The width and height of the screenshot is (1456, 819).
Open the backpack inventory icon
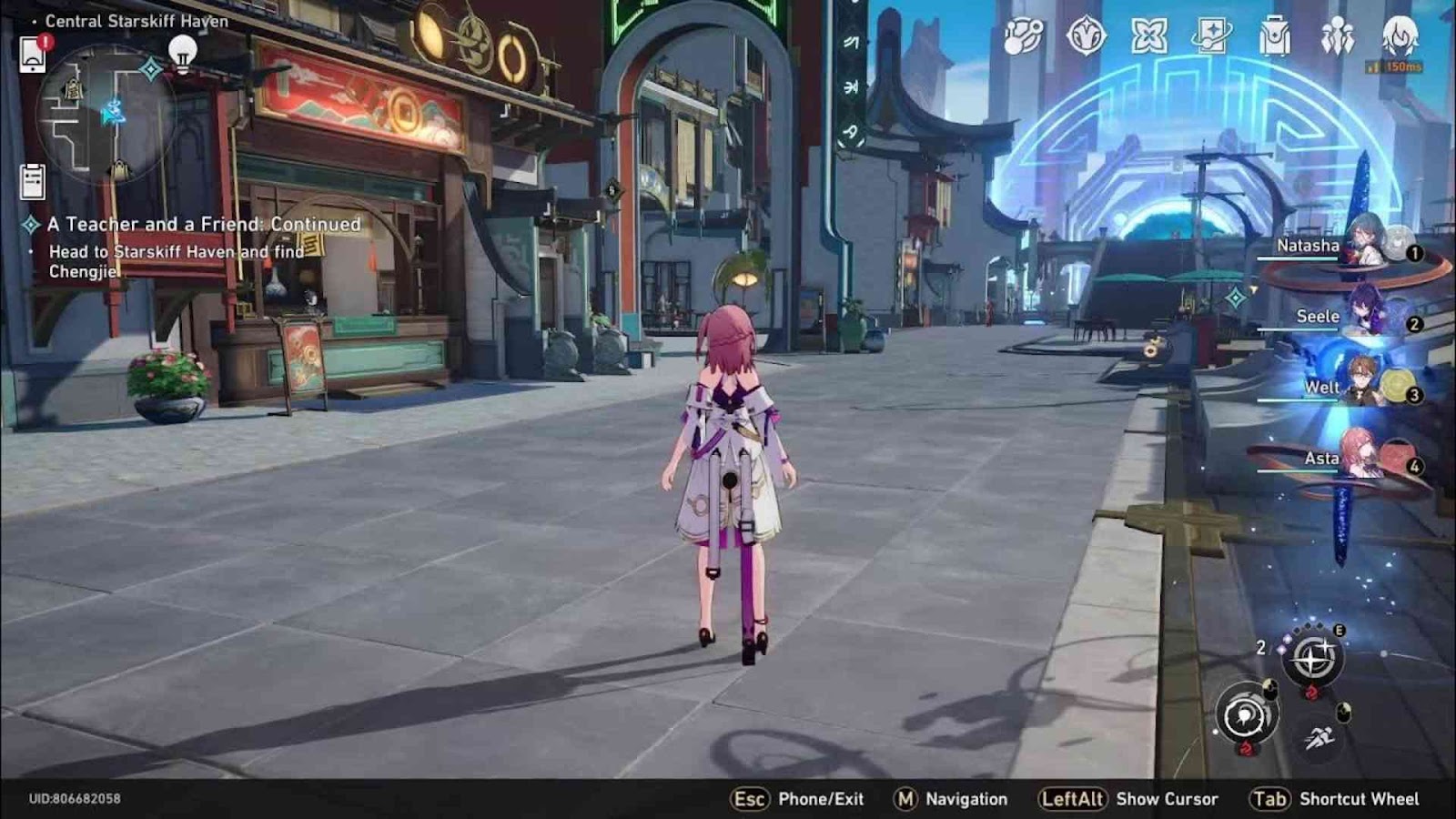pyautogui.click(x=1275, y=38)
